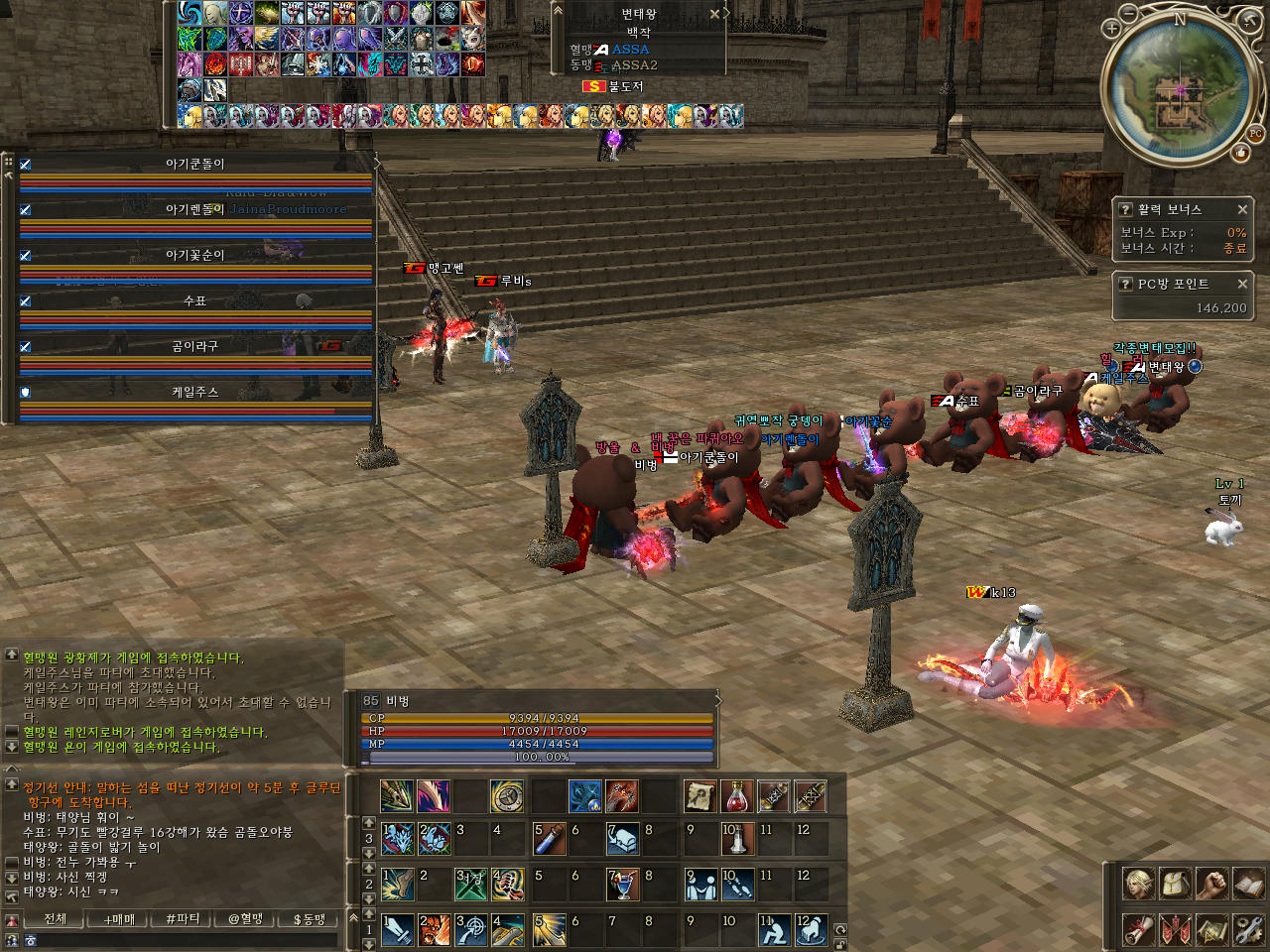Open the world map icon in the menu
1270x952 pixels.
(x=1211, y=929)
